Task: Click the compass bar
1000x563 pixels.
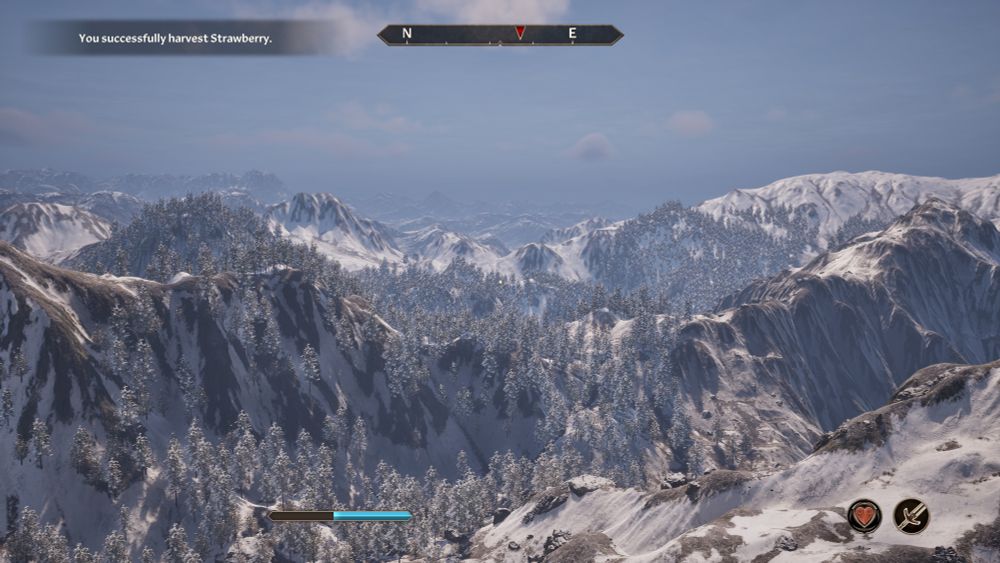Action: [500, 34]
